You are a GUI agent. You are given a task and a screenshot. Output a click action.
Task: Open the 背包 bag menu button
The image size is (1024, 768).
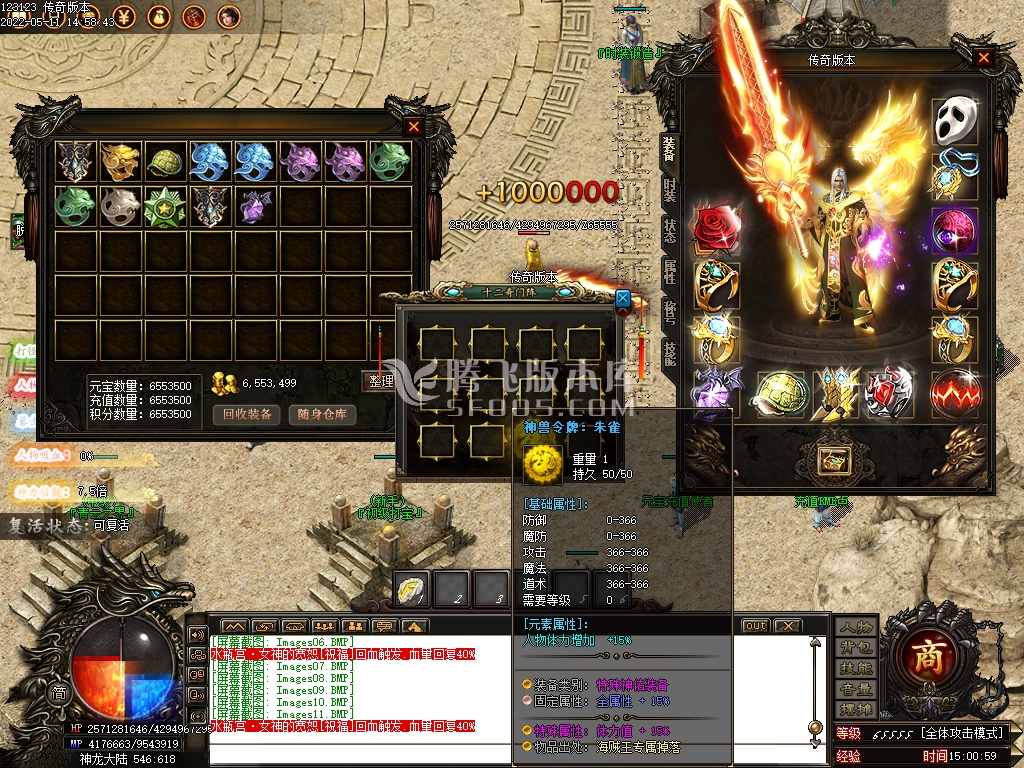tap(856, 647)
